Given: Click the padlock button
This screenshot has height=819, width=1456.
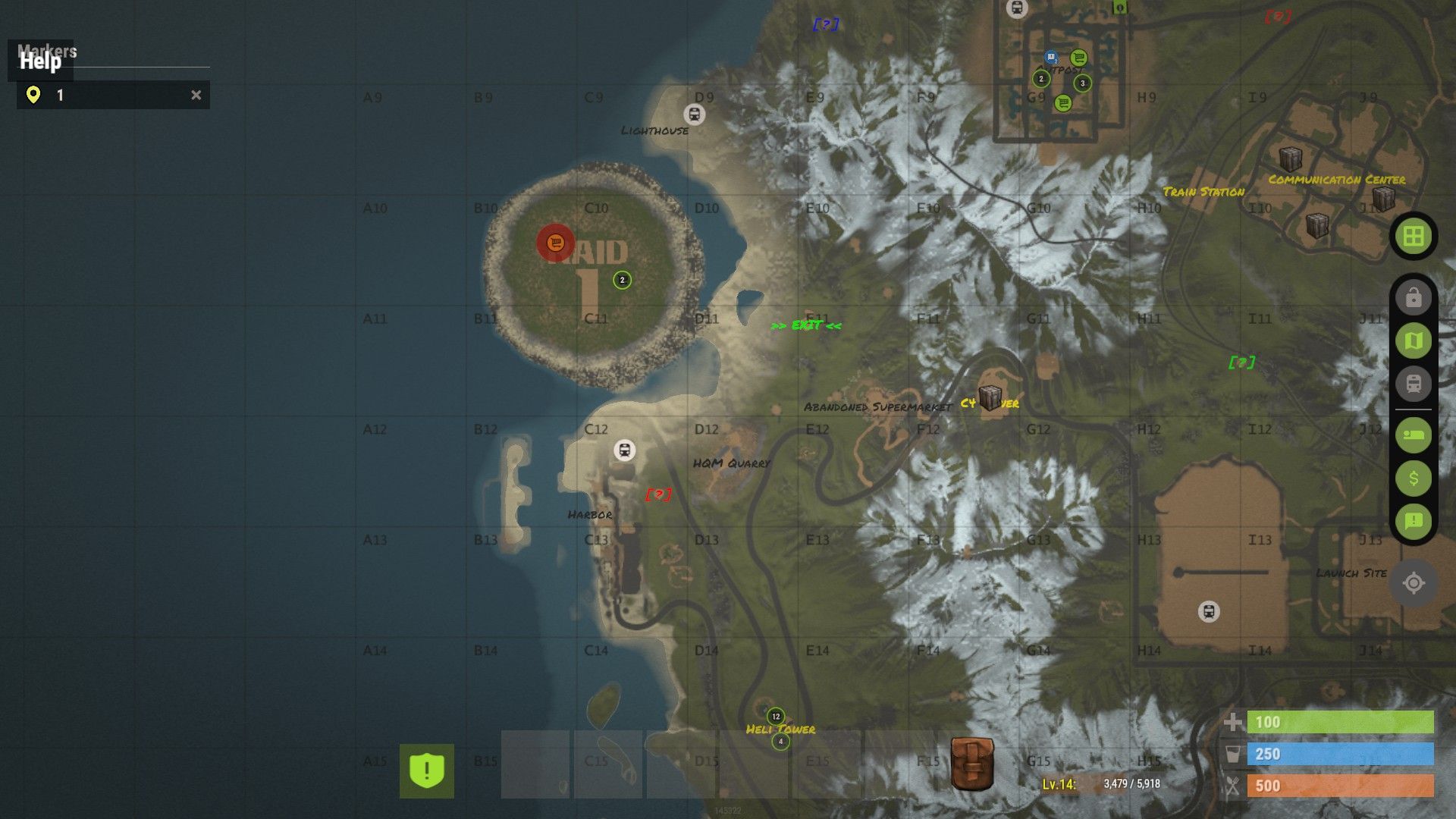Looking at the screenshot, I should (1413, 298).
